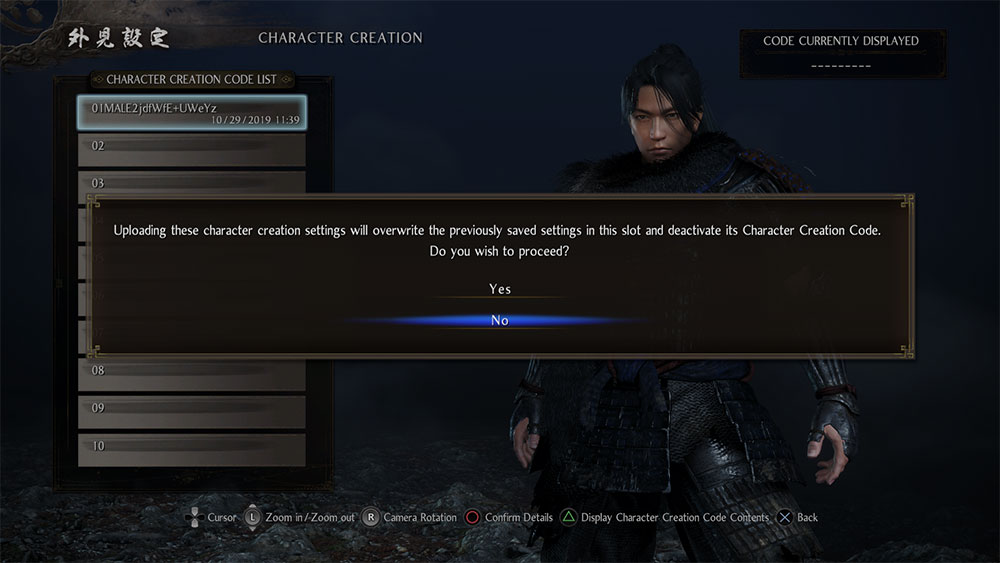1000x563 pixels.
Task: Confirm overwrite by choosing Yes
Action: coord(500,289)
